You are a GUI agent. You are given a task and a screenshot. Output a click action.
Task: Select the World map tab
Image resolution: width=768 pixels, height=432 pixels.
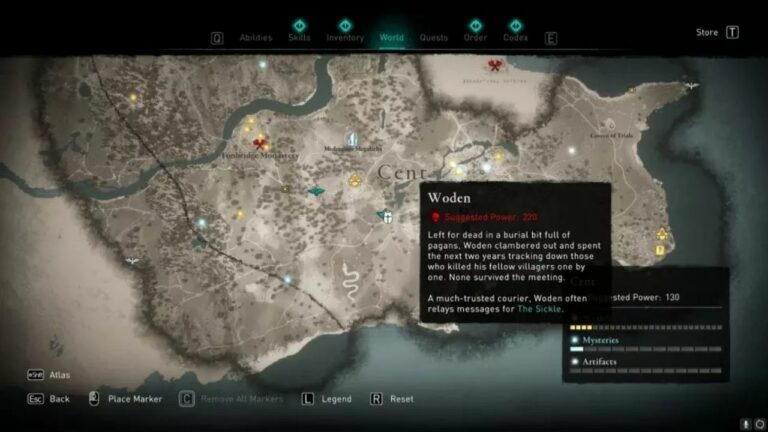click(x=392, y=38)
